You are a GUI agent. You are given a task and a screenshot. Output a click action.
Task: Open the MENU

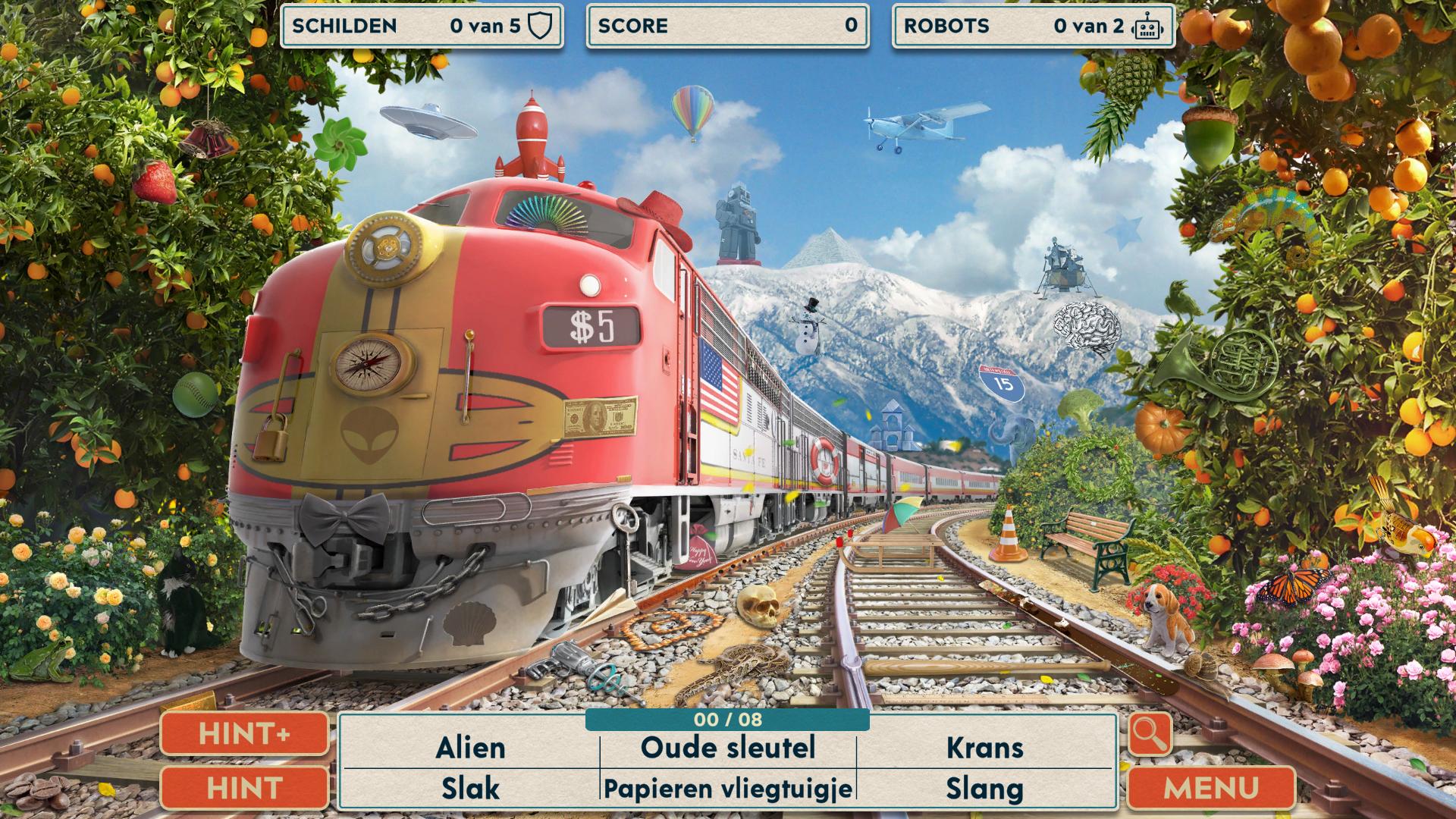[x=1211, y=788]
